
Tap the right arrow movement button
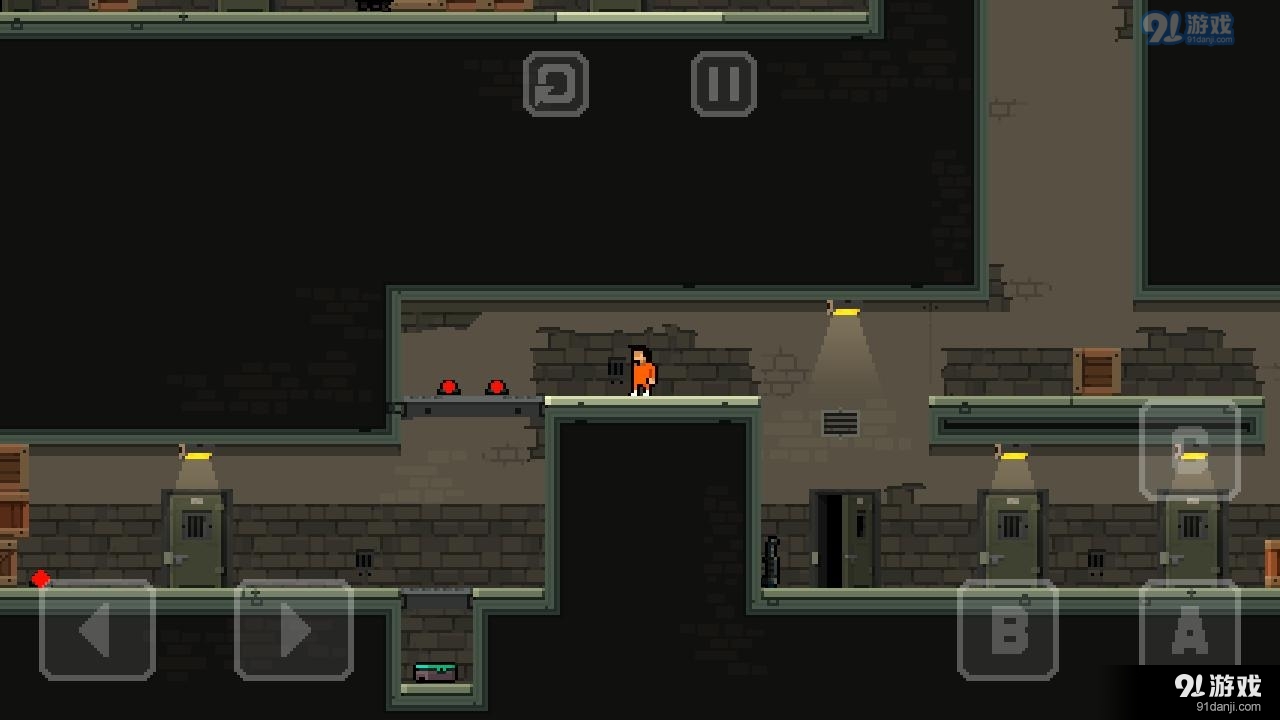click(293, 631)
